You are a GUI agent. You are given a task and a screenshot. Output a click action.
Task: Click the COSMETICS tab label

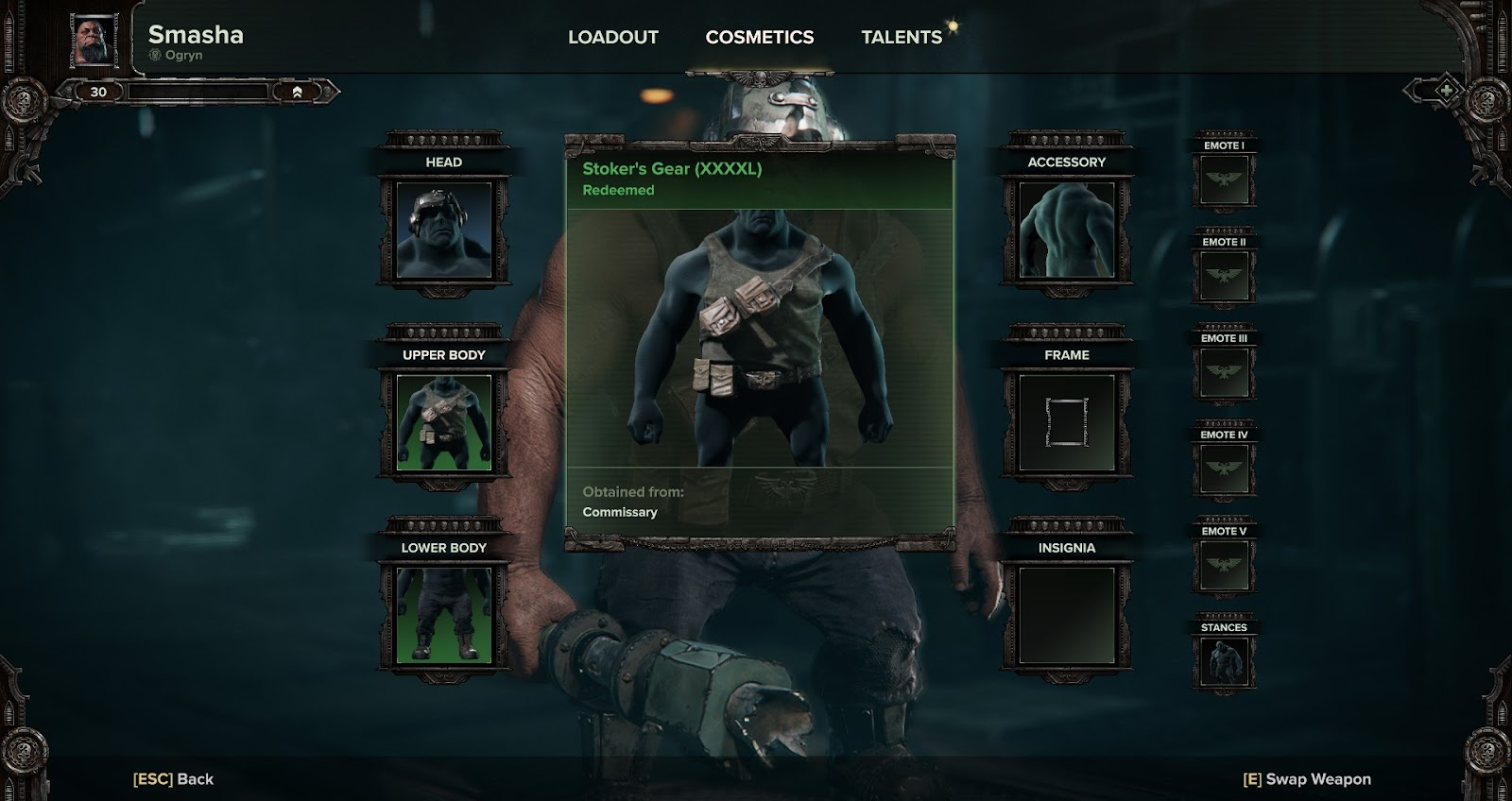[758, 38]
